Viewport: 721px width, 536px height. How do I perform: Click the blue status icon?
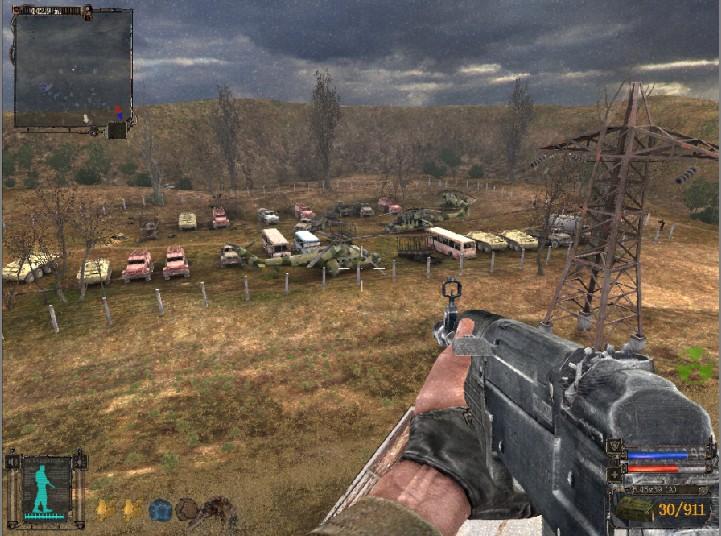[159, 510]
